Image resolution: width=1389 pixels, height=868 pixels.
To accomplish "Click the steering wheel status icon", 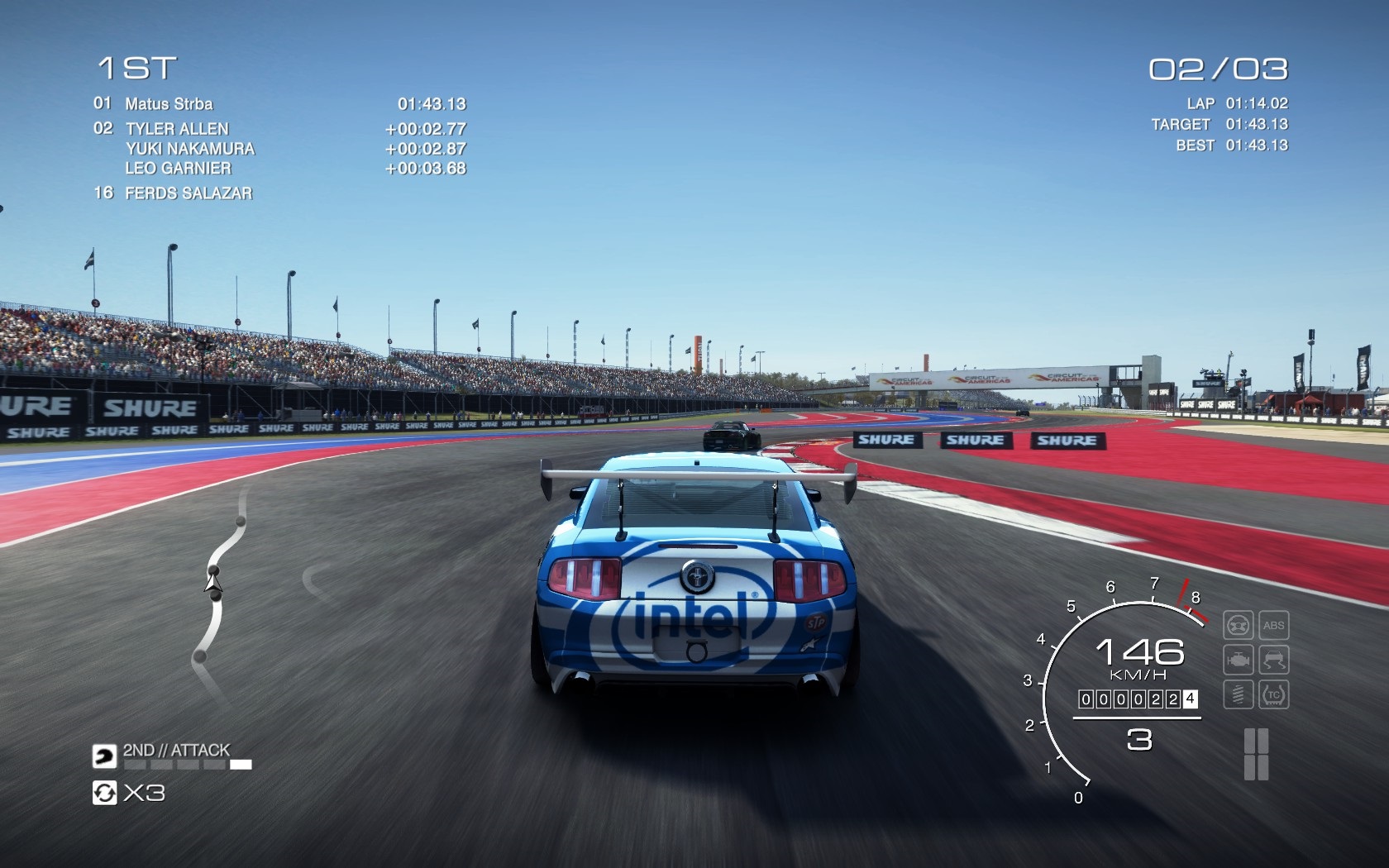I will point(1238,626).
